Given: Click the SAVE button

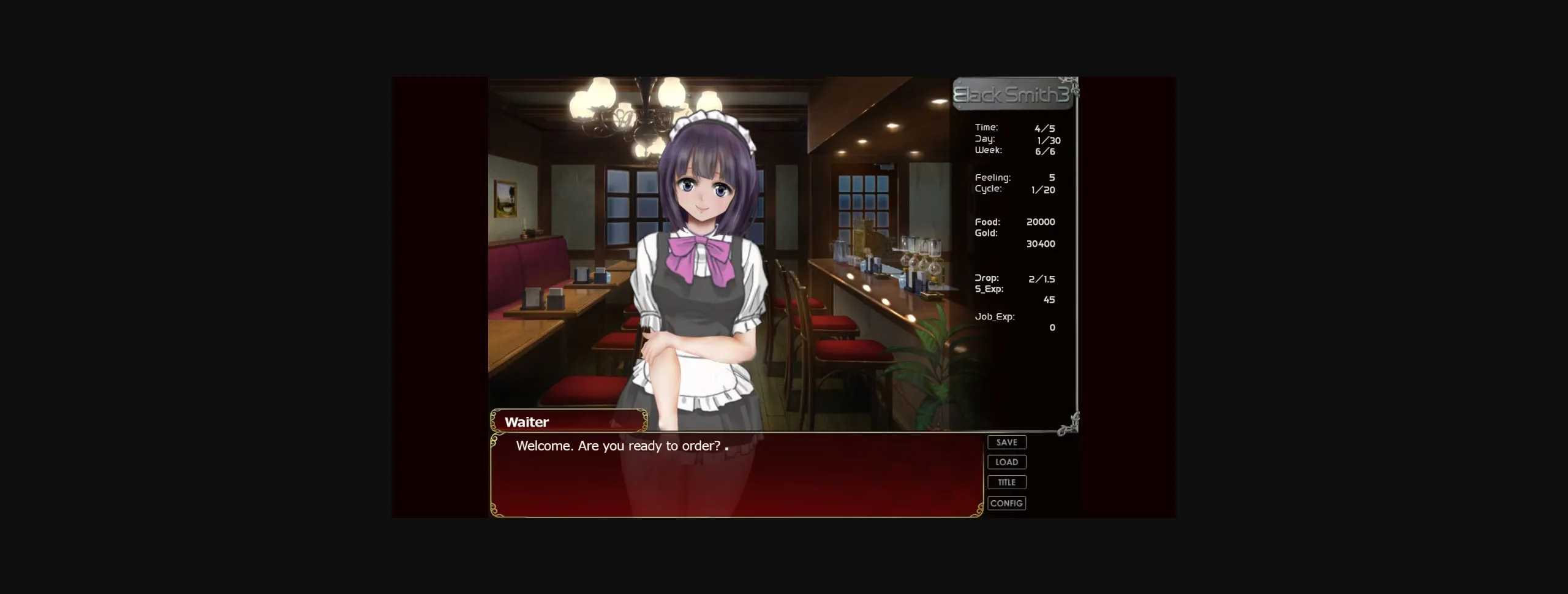Looking at the screenshot, I should tap(1006, 442).
